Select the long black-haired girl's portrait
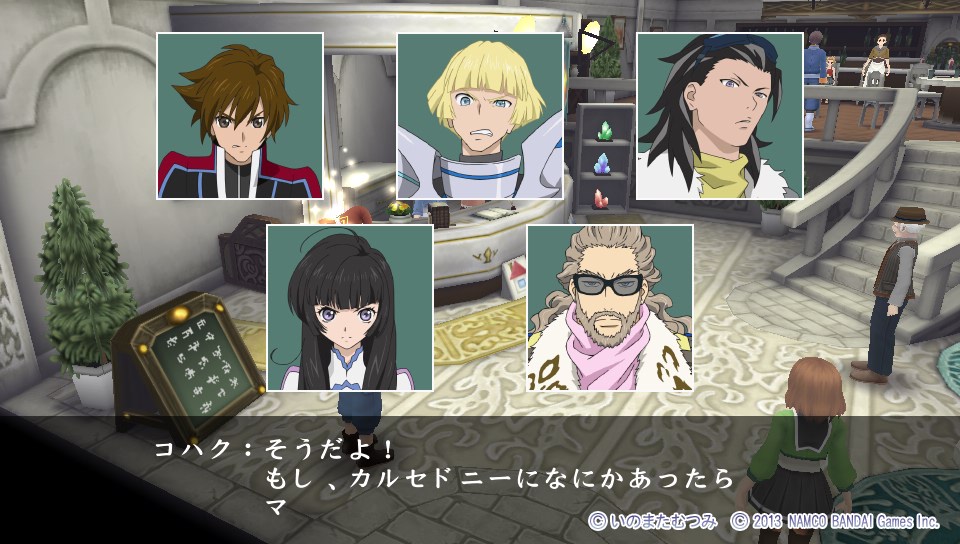Screen dimensions: 960x544 (350, 307)
